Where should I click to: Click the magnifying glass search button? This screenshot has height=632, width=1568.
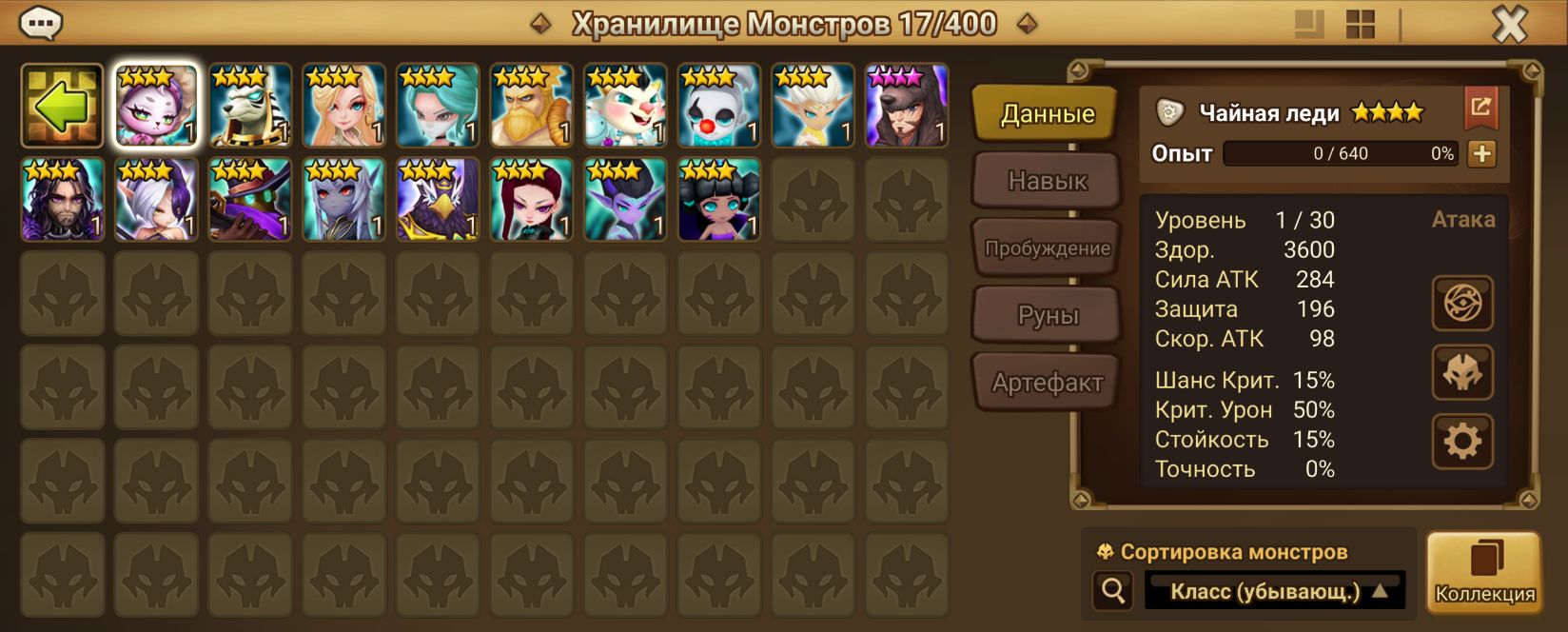pyautogui.click(x=1112, y=591)
